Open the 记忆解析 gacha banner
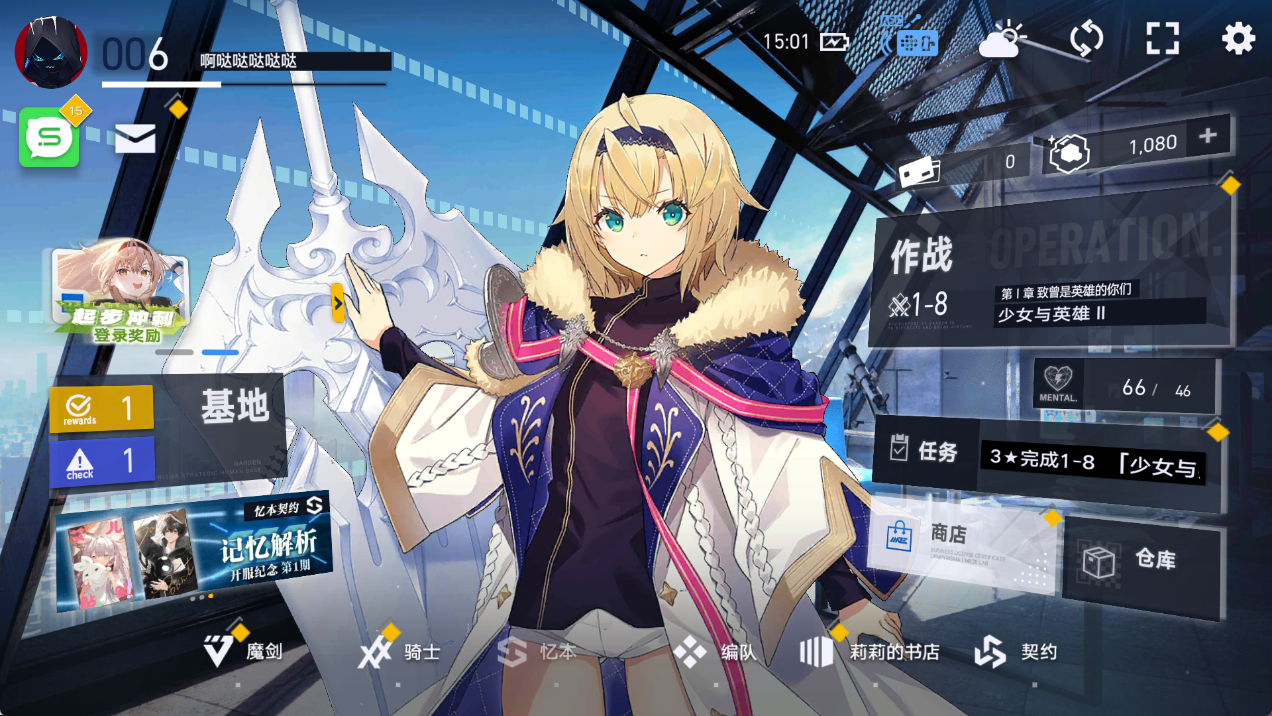This screenshot has height=716, width=1272. 193,546
